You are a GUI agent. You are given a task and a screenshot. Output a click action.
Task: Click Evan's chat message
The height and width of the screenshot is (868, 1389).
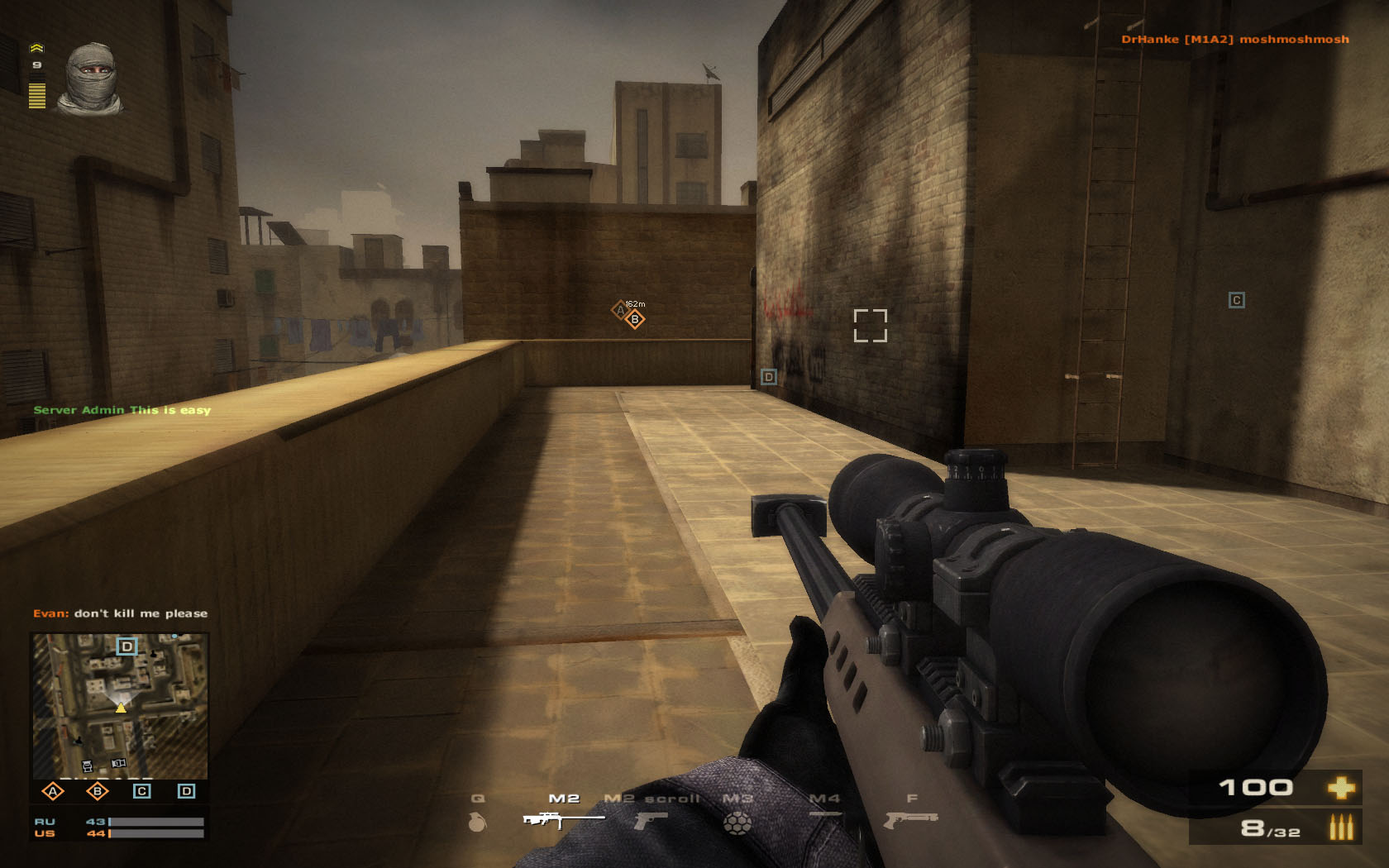(x=121, y=613)
